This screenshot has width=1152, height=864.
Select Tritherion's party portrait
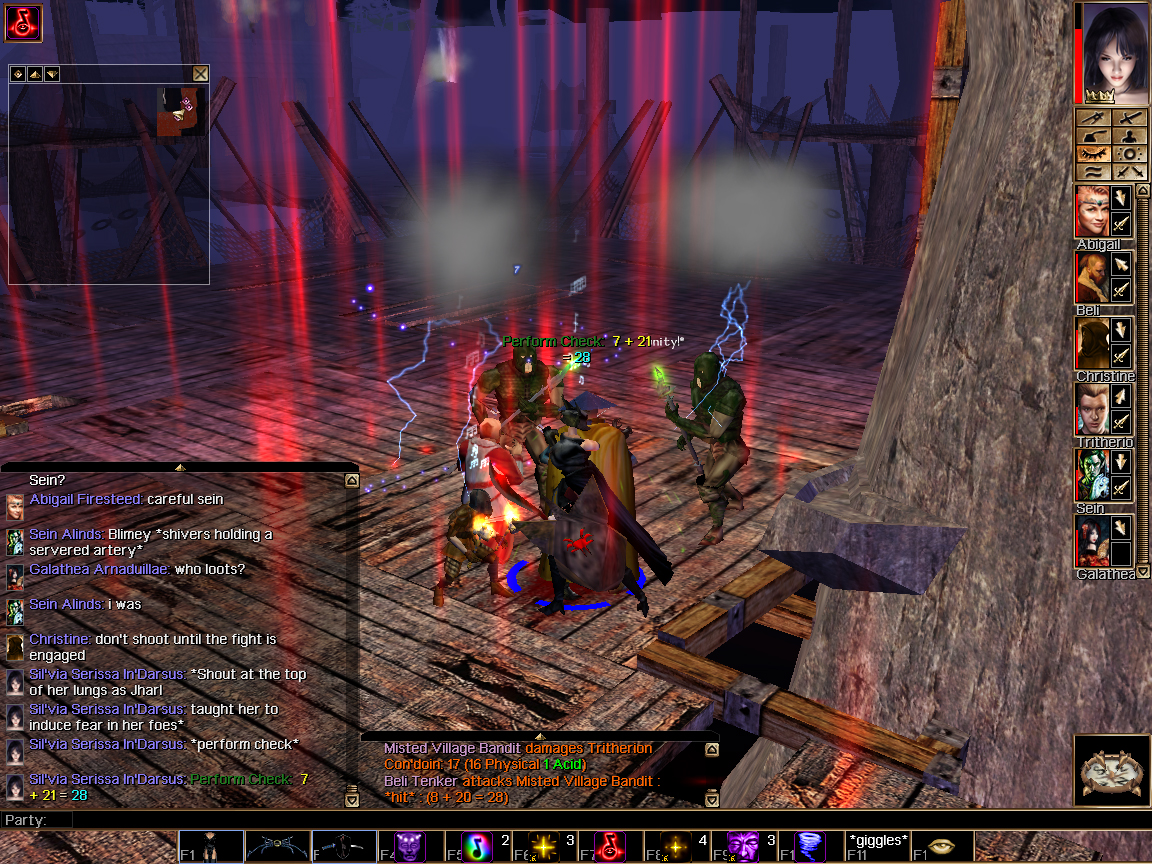(1091, 409)
